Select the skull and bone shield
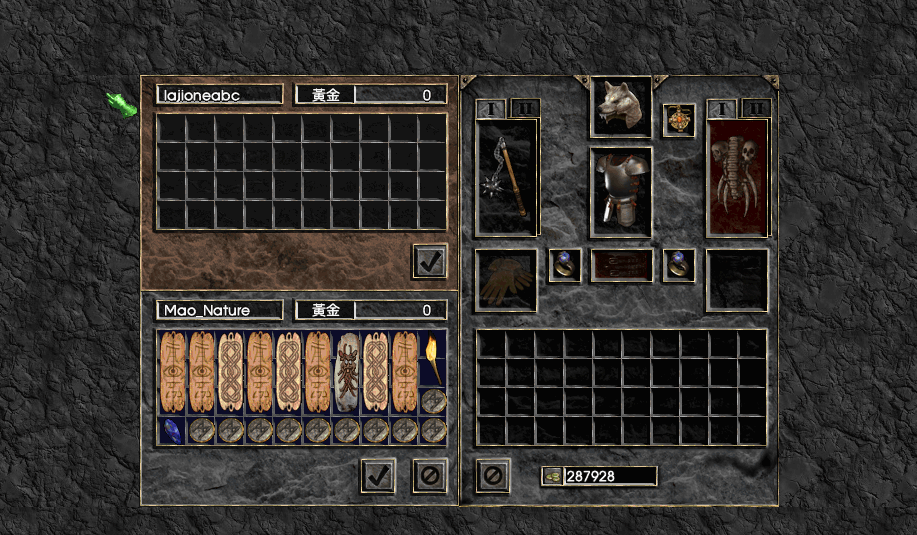Screen dimensions: 917x535 point(738,178)
